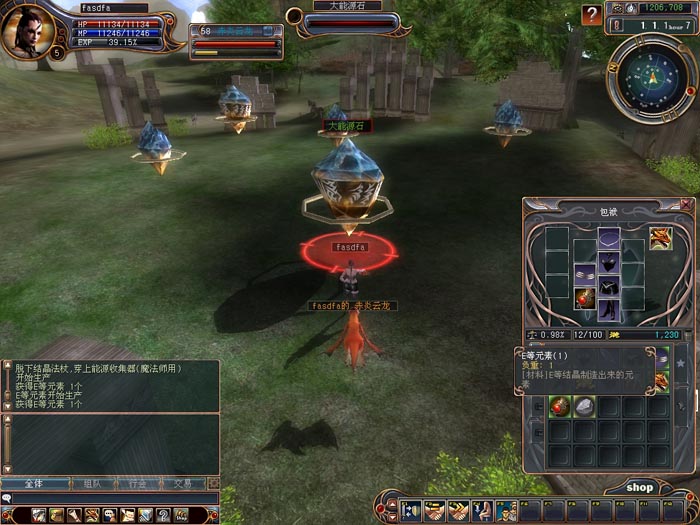This screenshot has width=700, height=525.
Task: Select the equipped red orb weapon slot
Action: tap(585, 297)
